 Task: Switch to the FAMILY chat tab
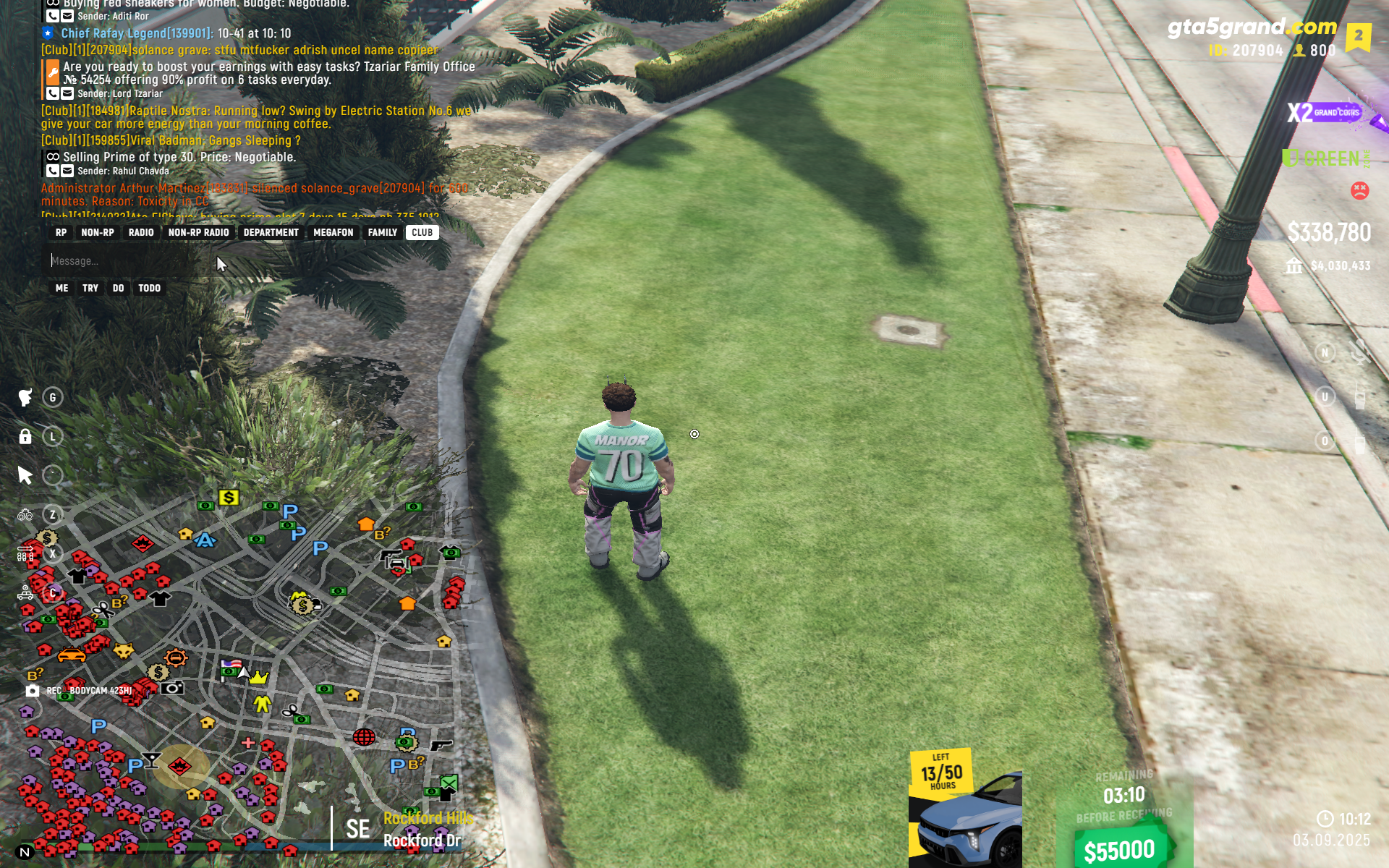click(382, 232)
